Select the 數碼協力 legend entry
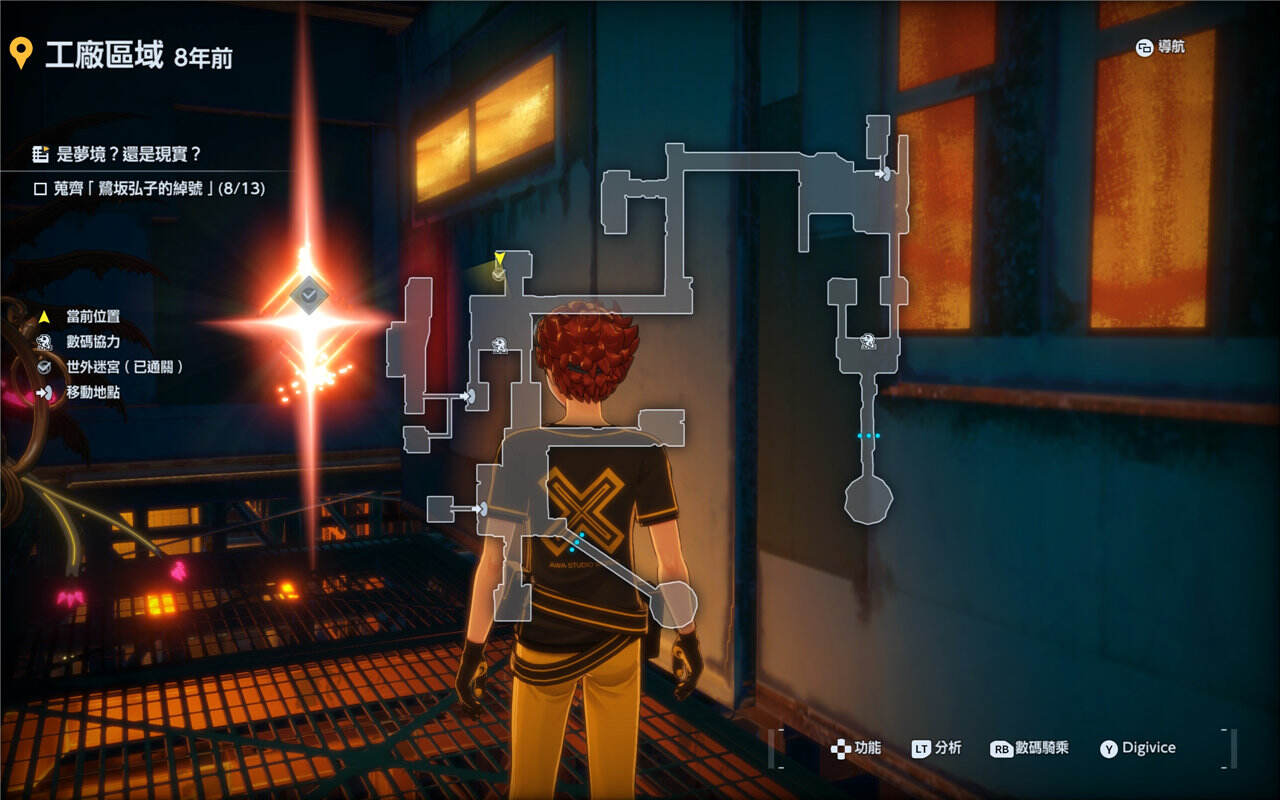Screen dimensions: 1280x800 (x=93, y=342)
